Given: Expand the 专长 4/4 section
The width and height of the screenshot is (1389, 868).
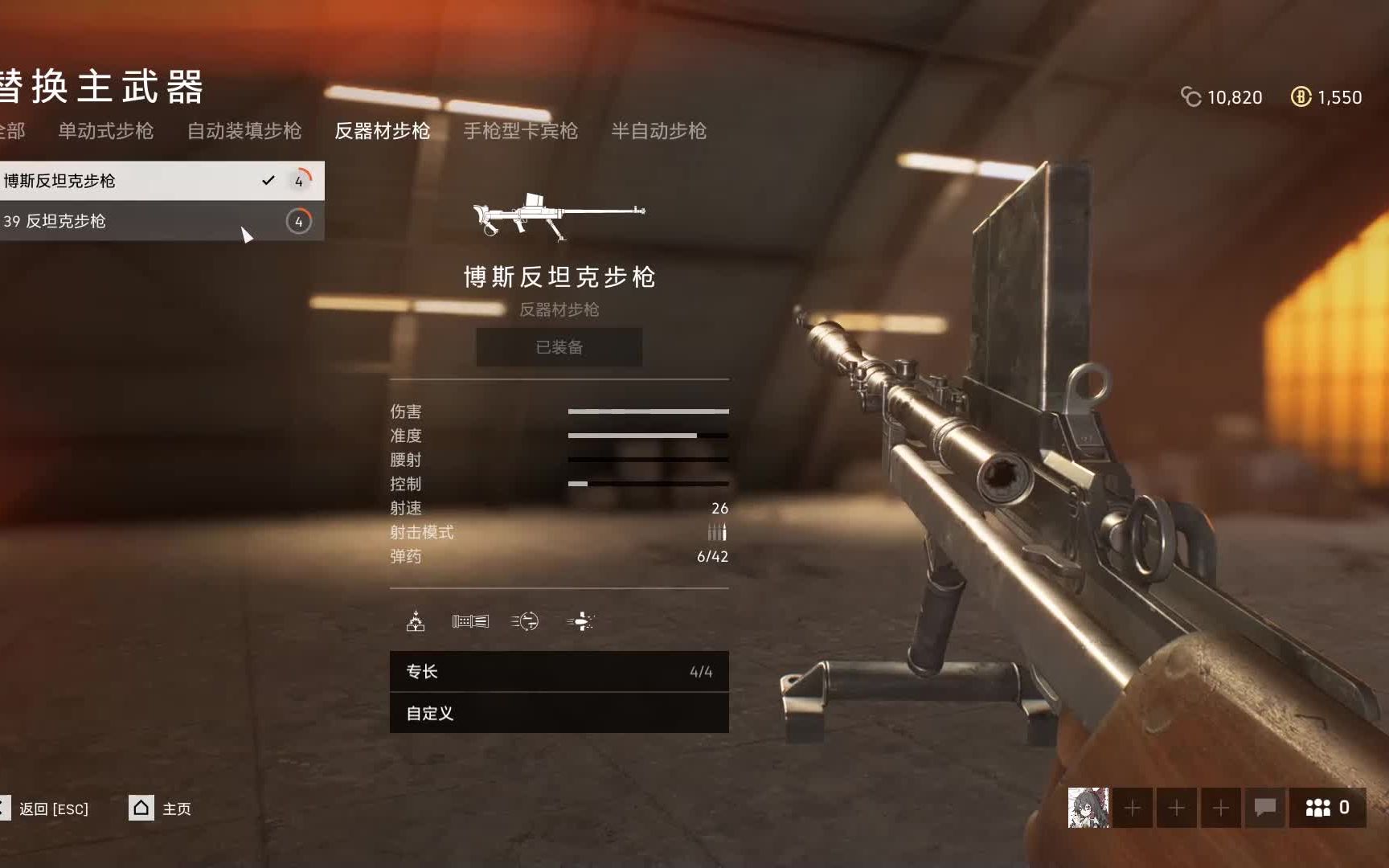Looking at the screenshot, I should tap(559, 672).
